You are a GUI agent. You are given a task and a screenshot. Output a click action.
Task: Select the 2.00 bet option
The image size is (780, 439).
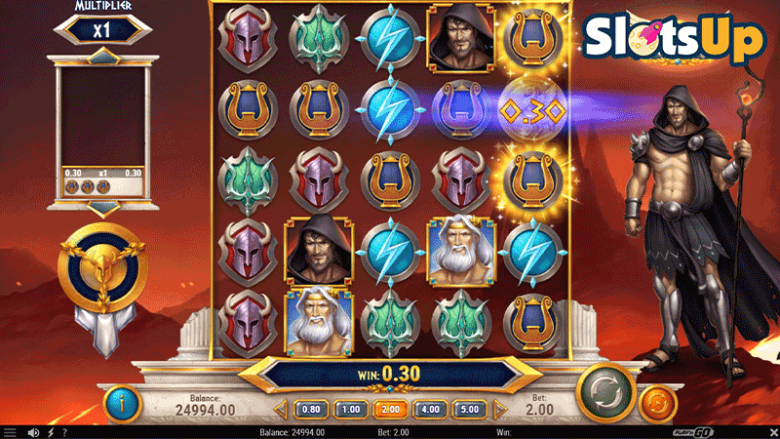point(389,409)
